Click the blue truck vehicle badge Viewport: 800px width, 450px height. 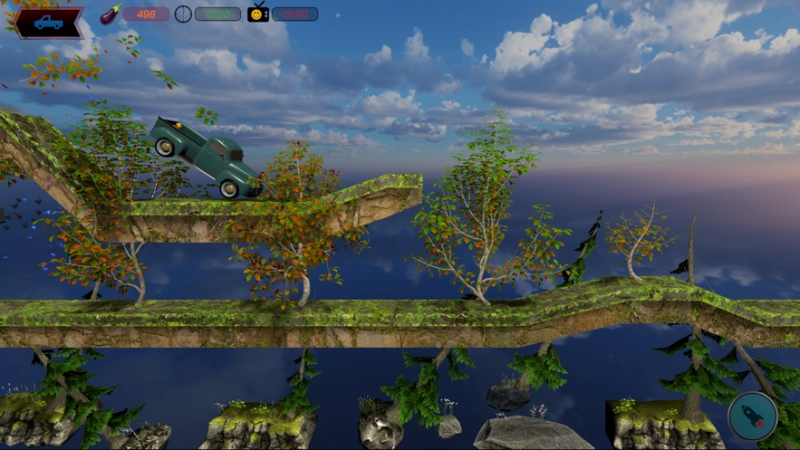pos(48,22)
